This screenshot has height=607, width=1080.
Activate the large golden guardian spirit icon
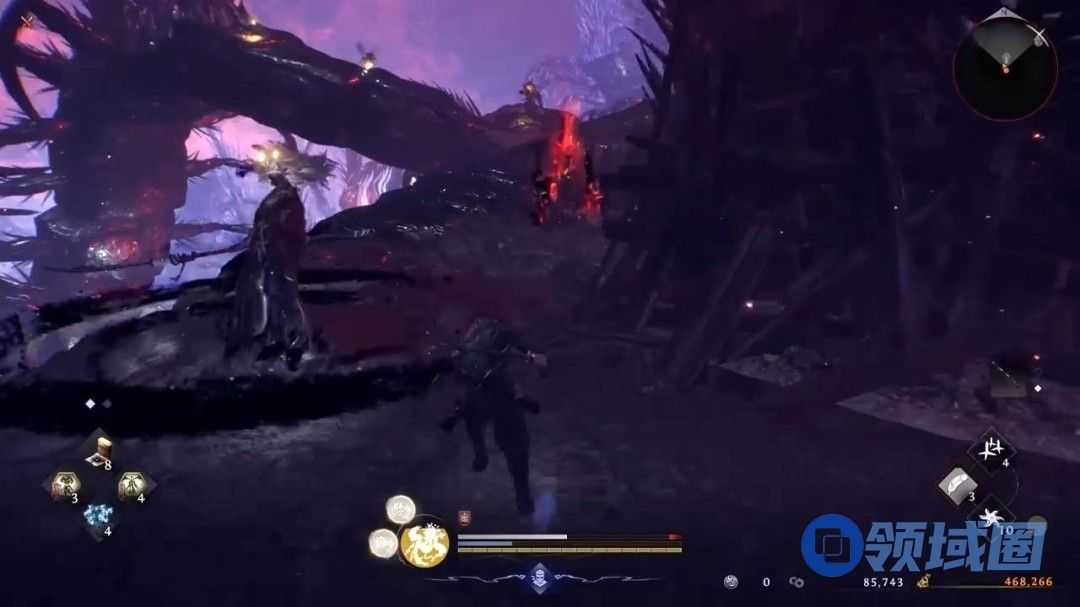tap(425, 545)
